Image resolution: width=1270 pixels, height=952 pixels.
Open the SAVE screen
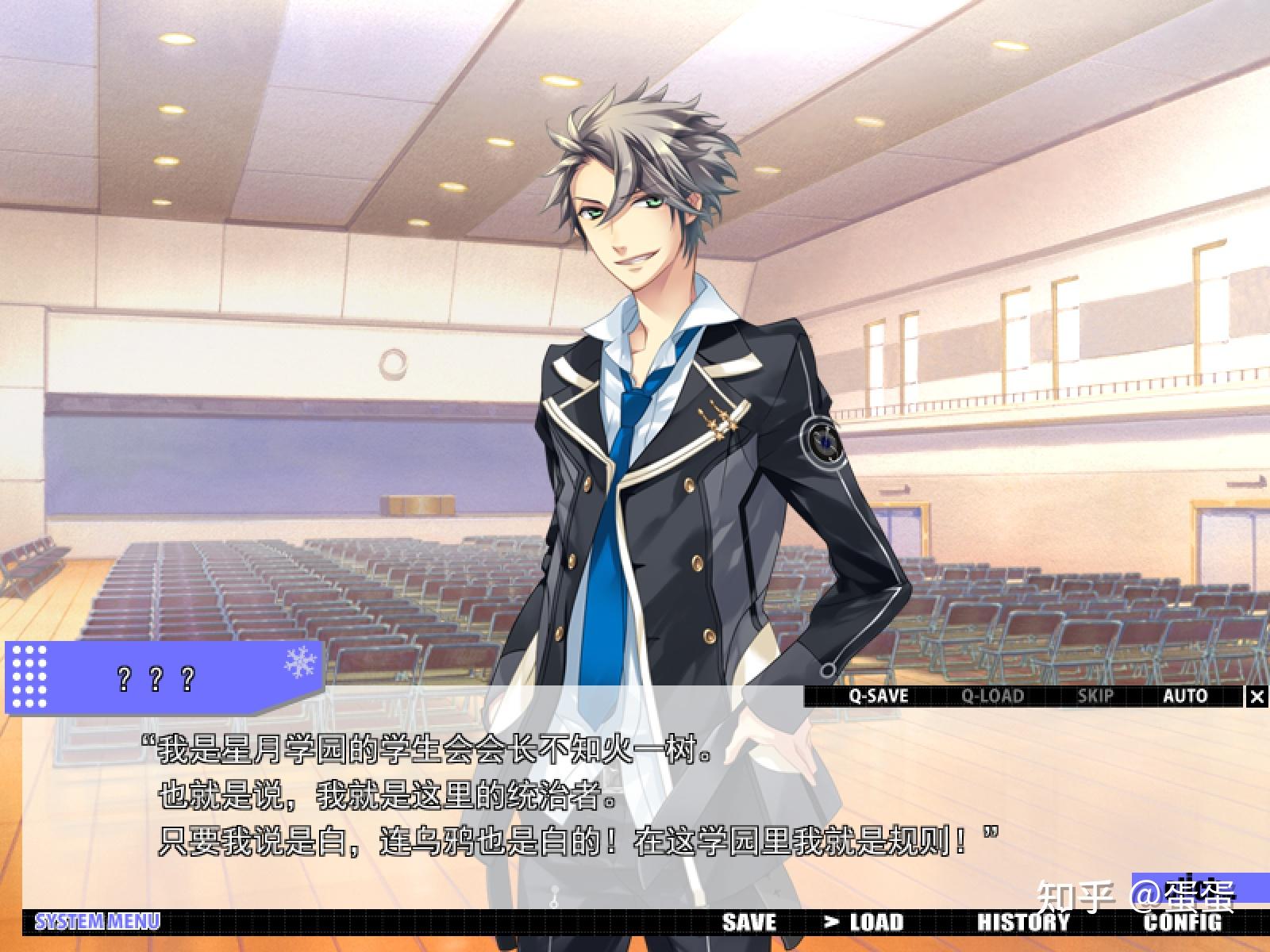coord(749,923)
